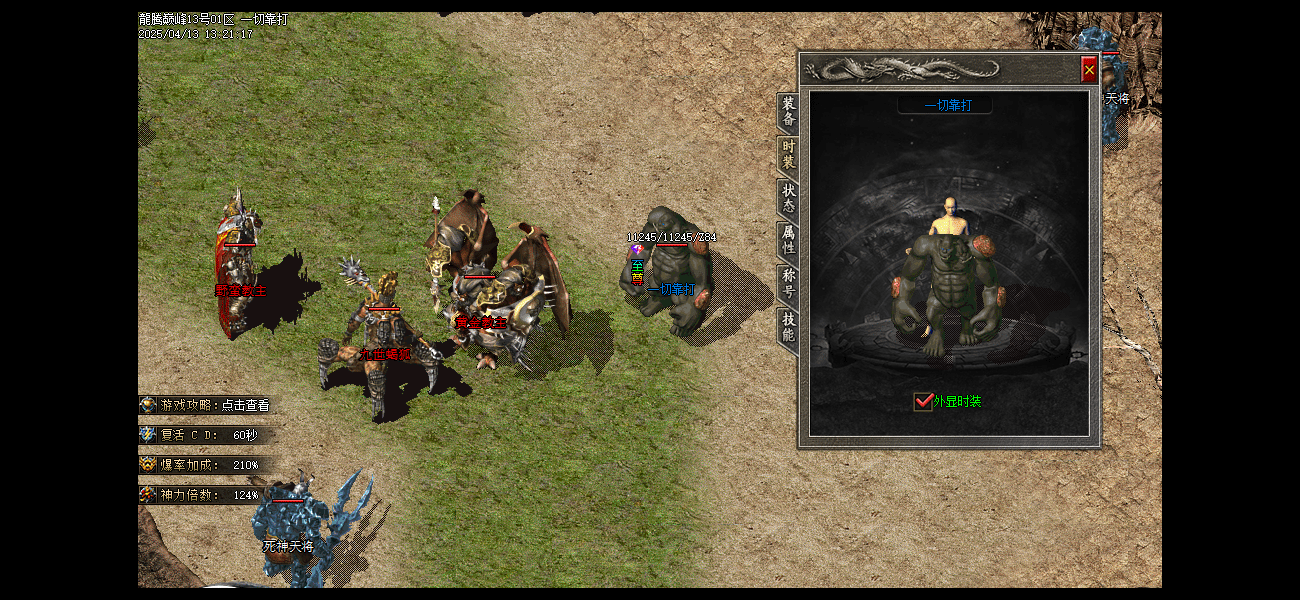
Task: Toggle the 外显时装 checkbox
Action: [x=923, y=402]
